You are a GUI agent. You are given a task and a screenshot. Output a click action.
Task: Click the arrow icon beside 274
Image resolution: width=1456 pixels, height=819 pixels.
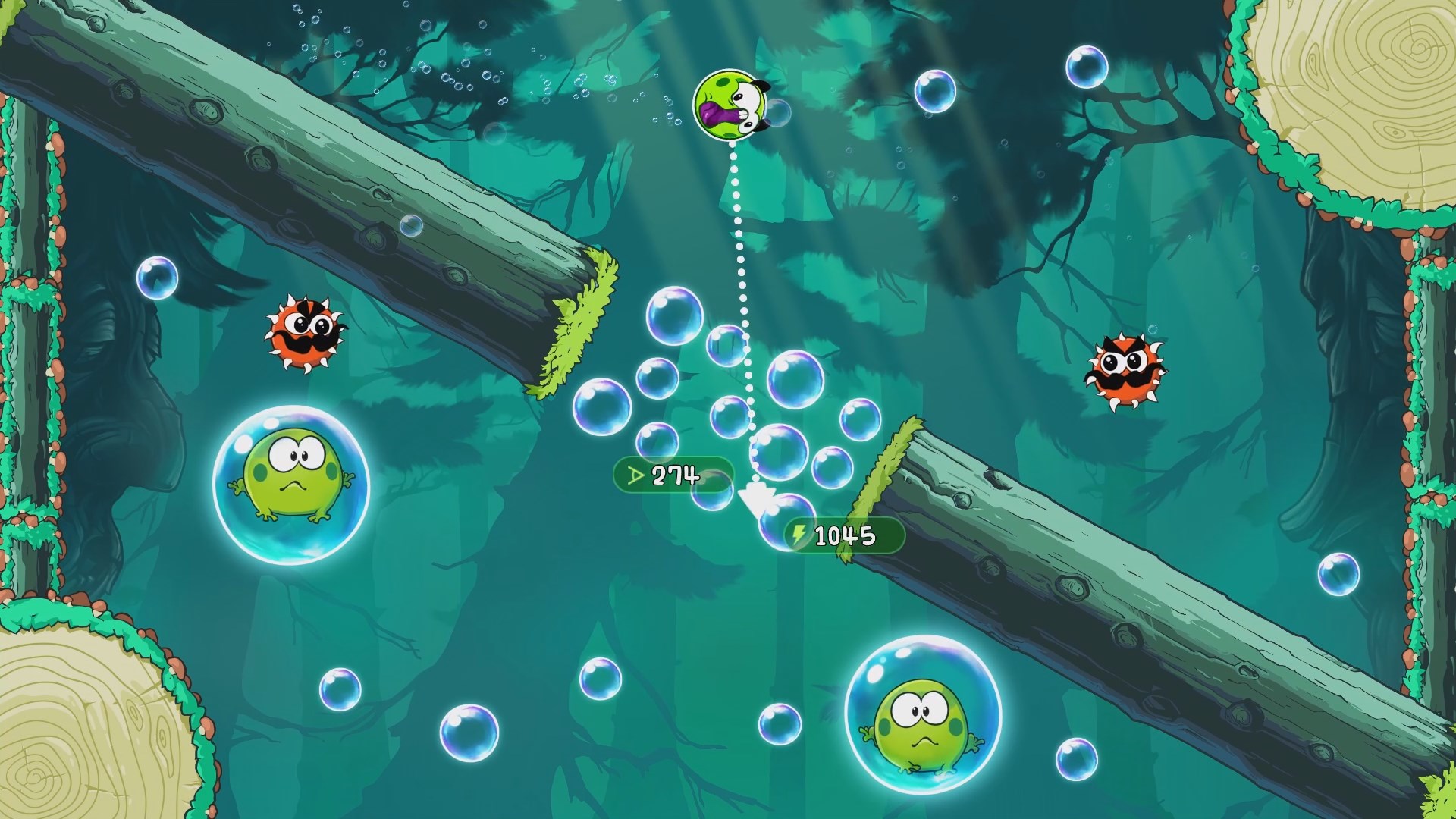(x=635, y=476)
